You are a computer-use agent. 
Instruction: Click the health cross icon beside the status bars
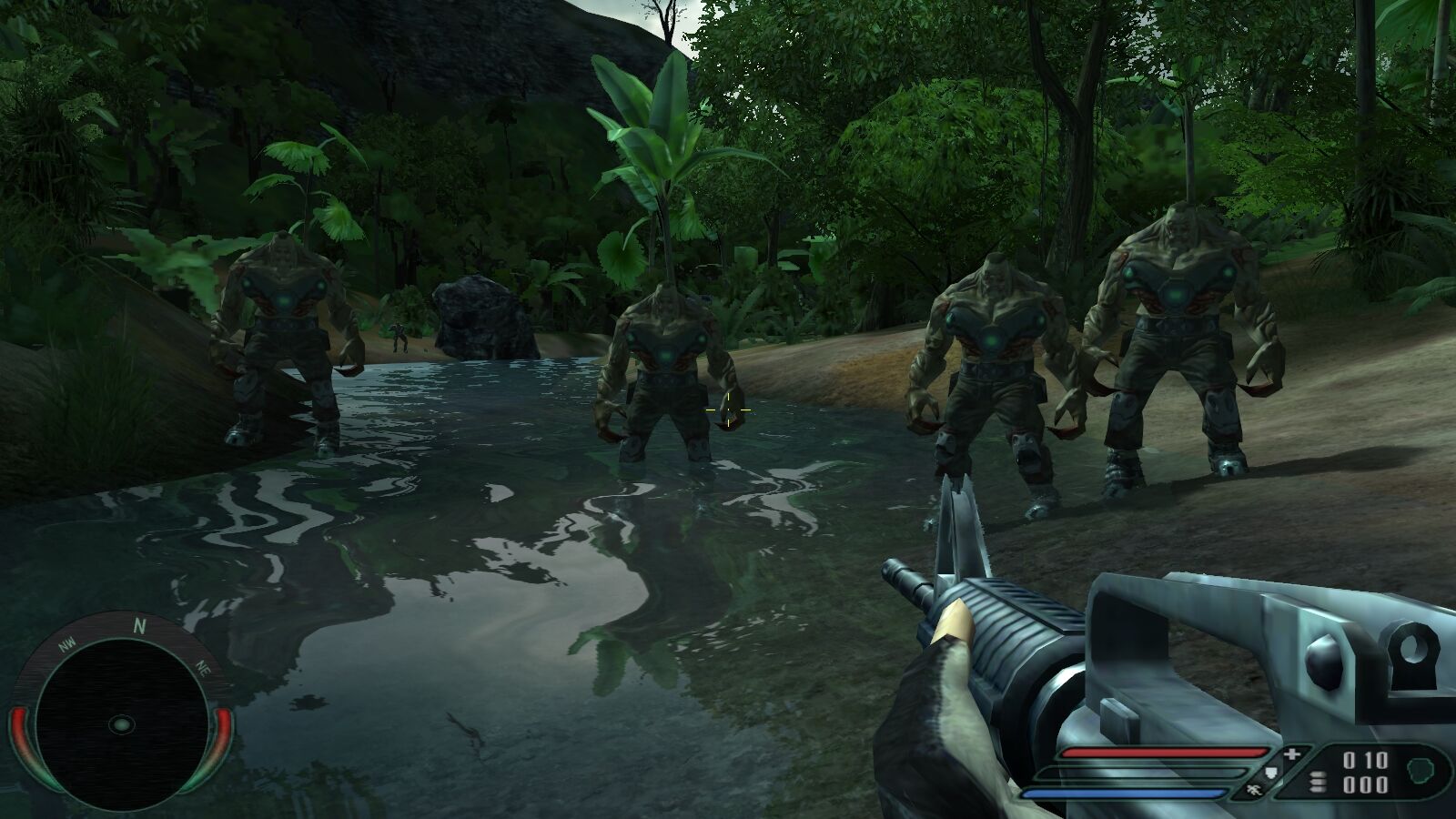(1292, 754)
